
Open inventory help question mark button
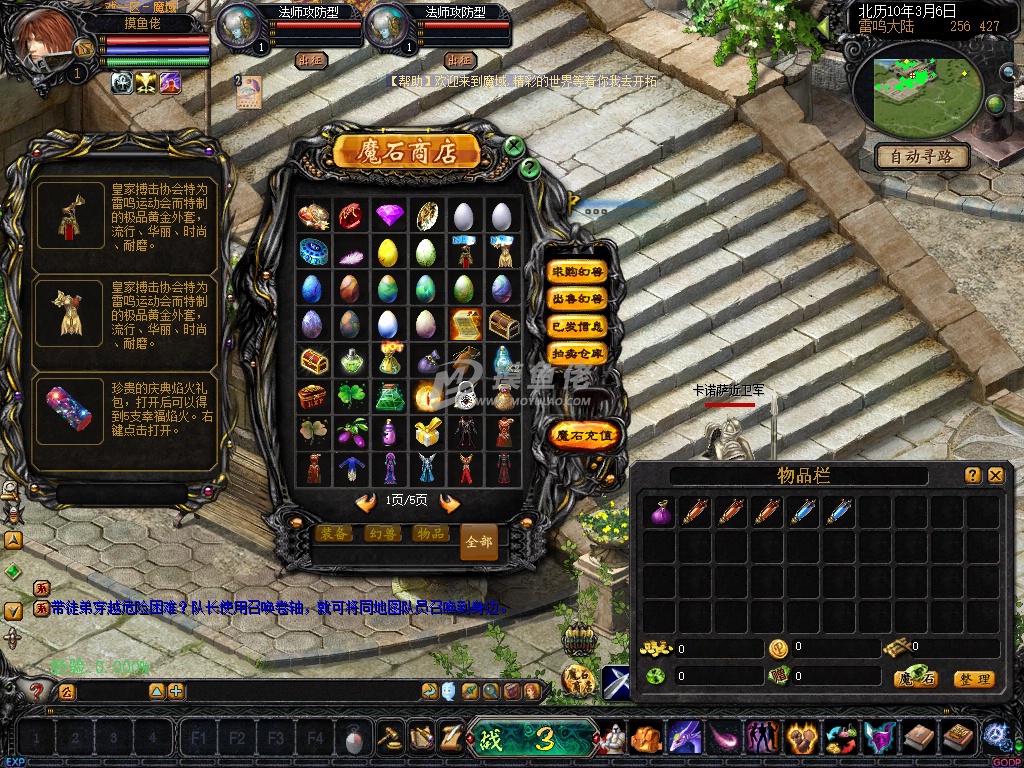[972, 475]
